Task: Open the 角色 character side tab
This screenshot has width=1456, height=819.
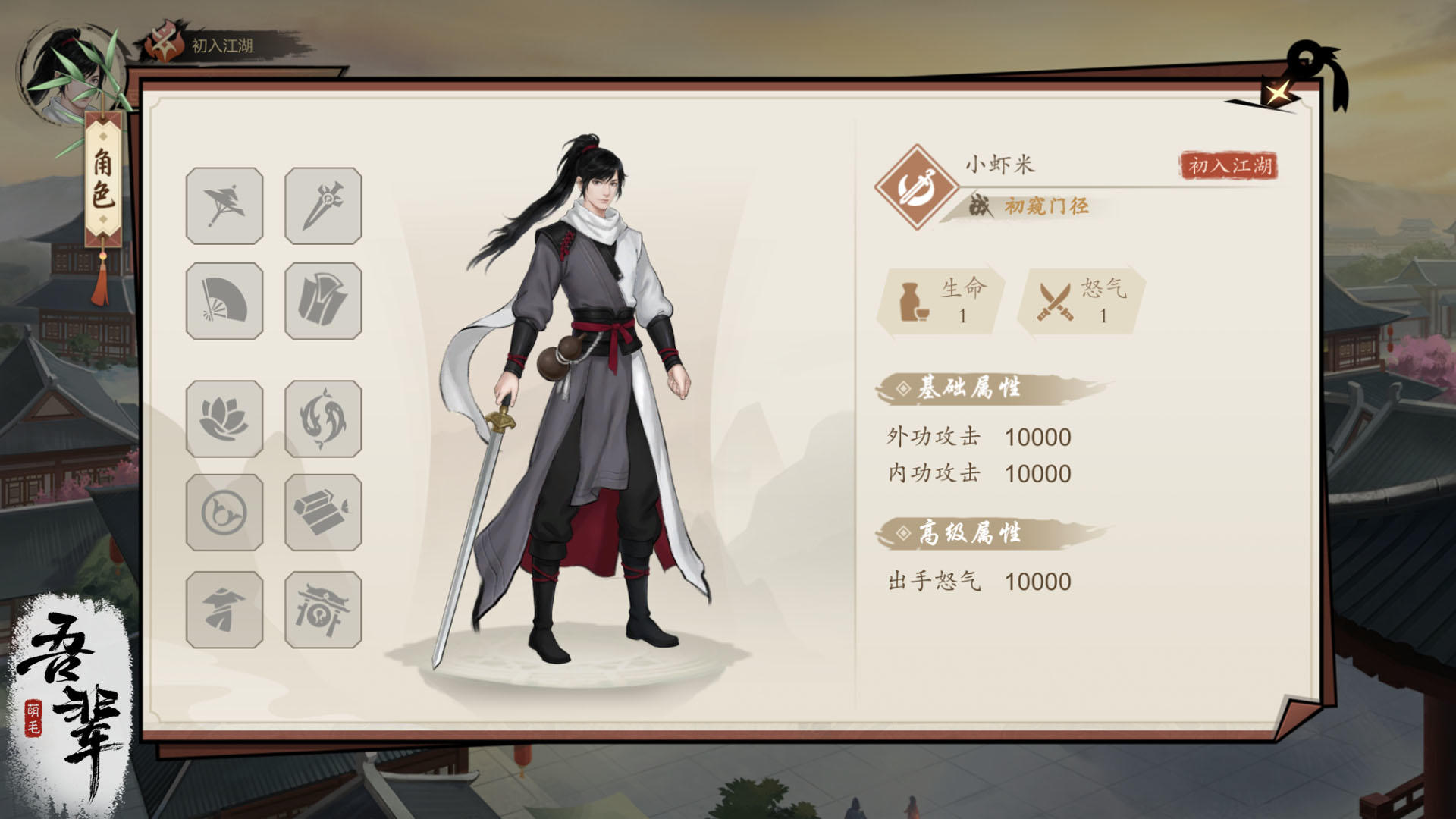Action: (x=105, y=174)
